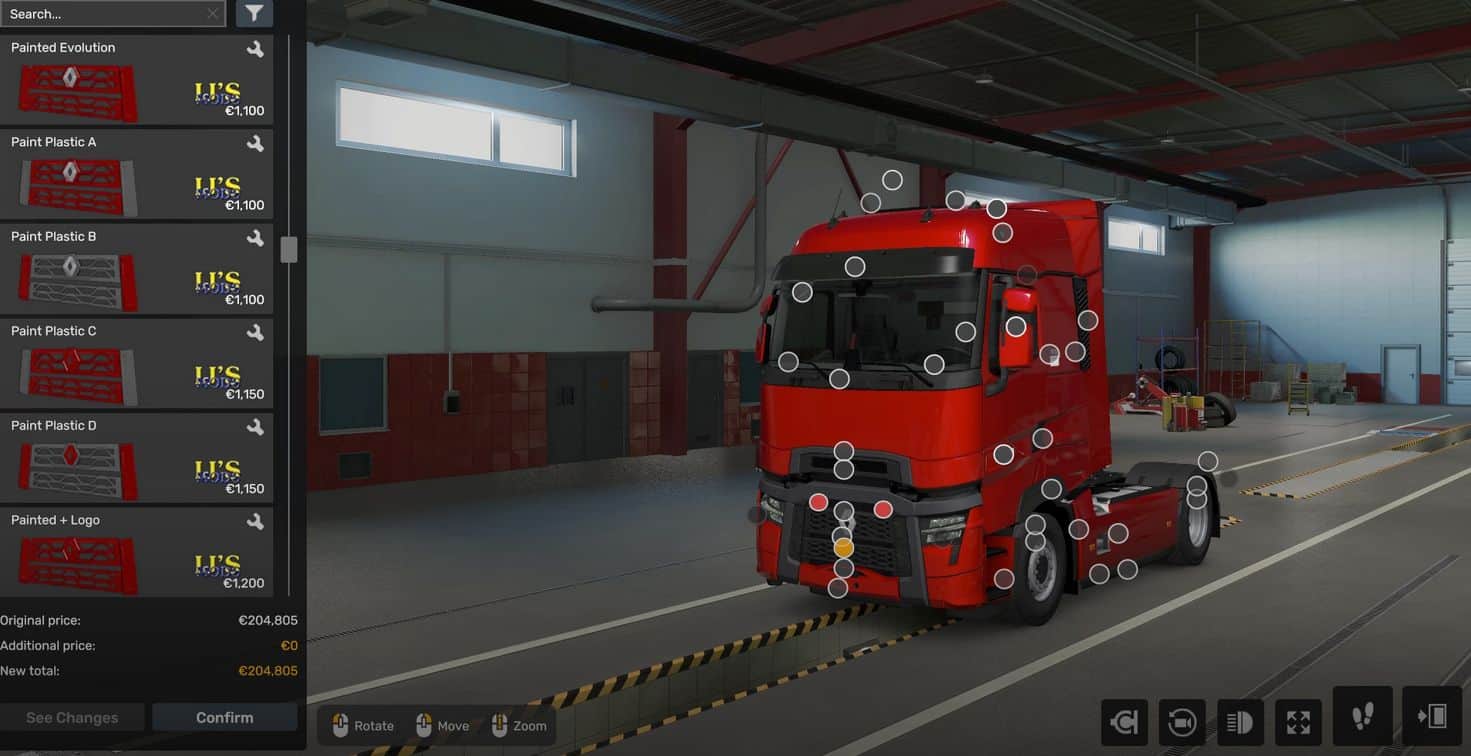Click the trailer coupling icon button
The image size is (1471, 756).
[1124, 722]
